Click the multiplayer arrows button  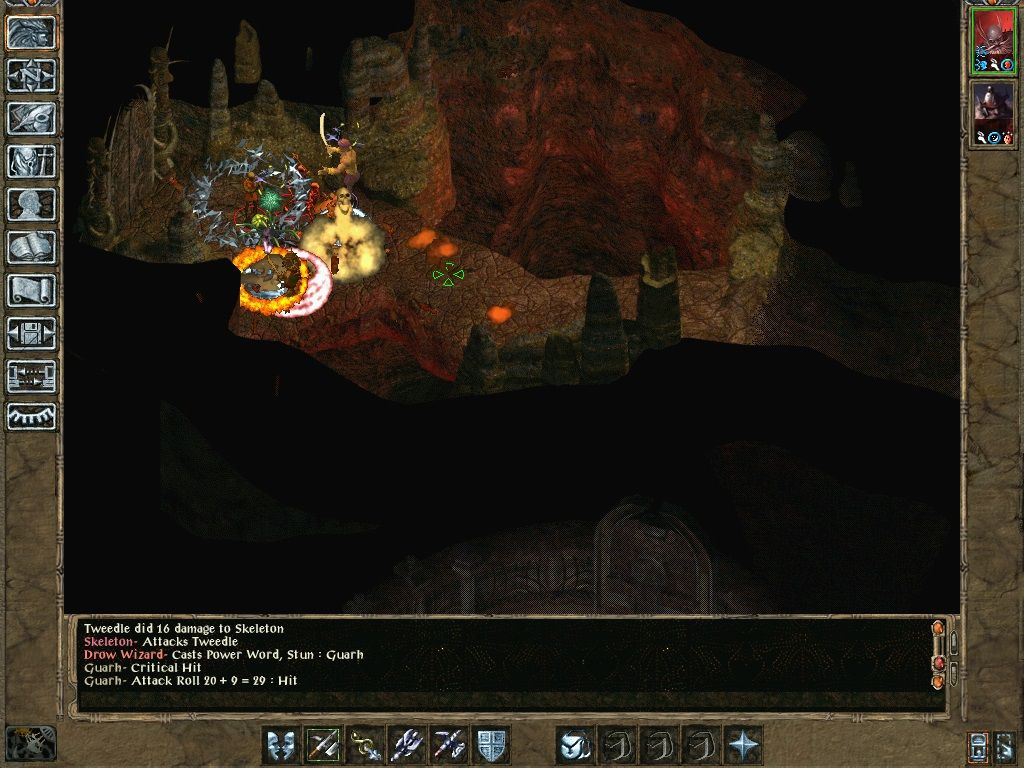(31, 376)
